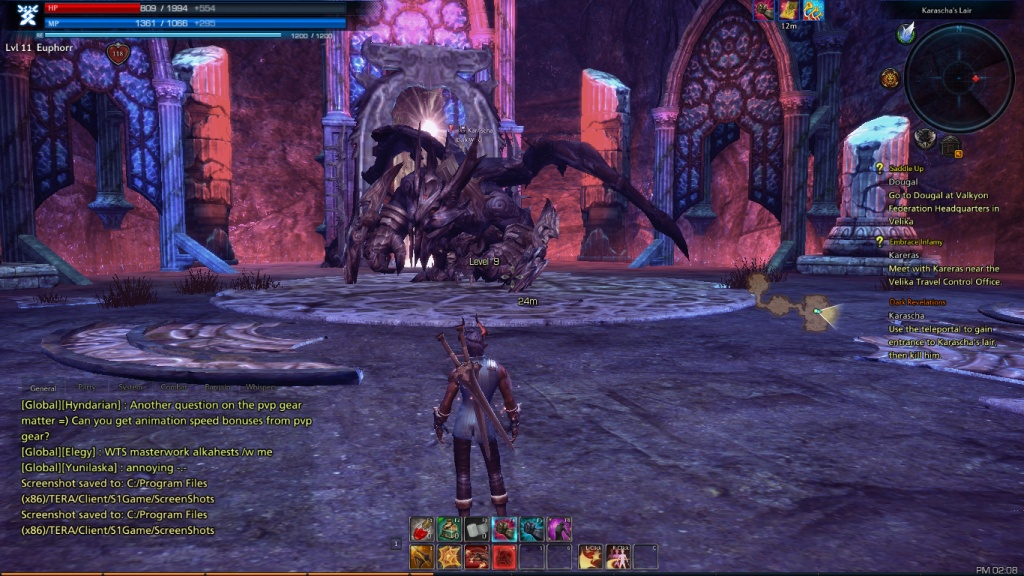The image size is (1024, 576).
Task: Select the green treasure chest hotbar item
Action: click(449, 529)
